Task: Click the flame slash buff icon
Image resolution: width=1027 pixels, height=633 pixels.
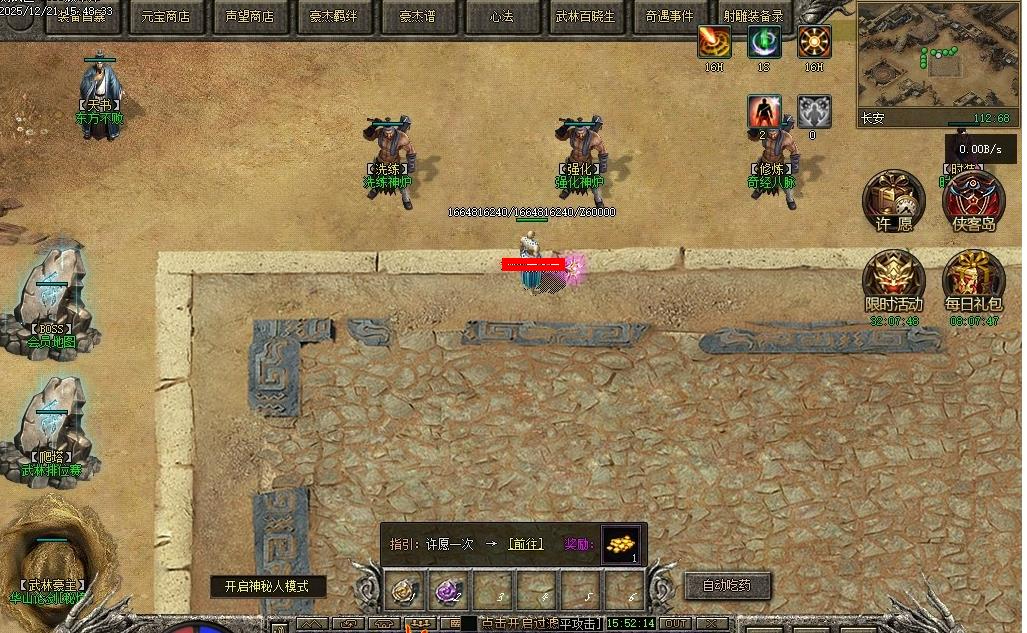Action: pos(713,42)
